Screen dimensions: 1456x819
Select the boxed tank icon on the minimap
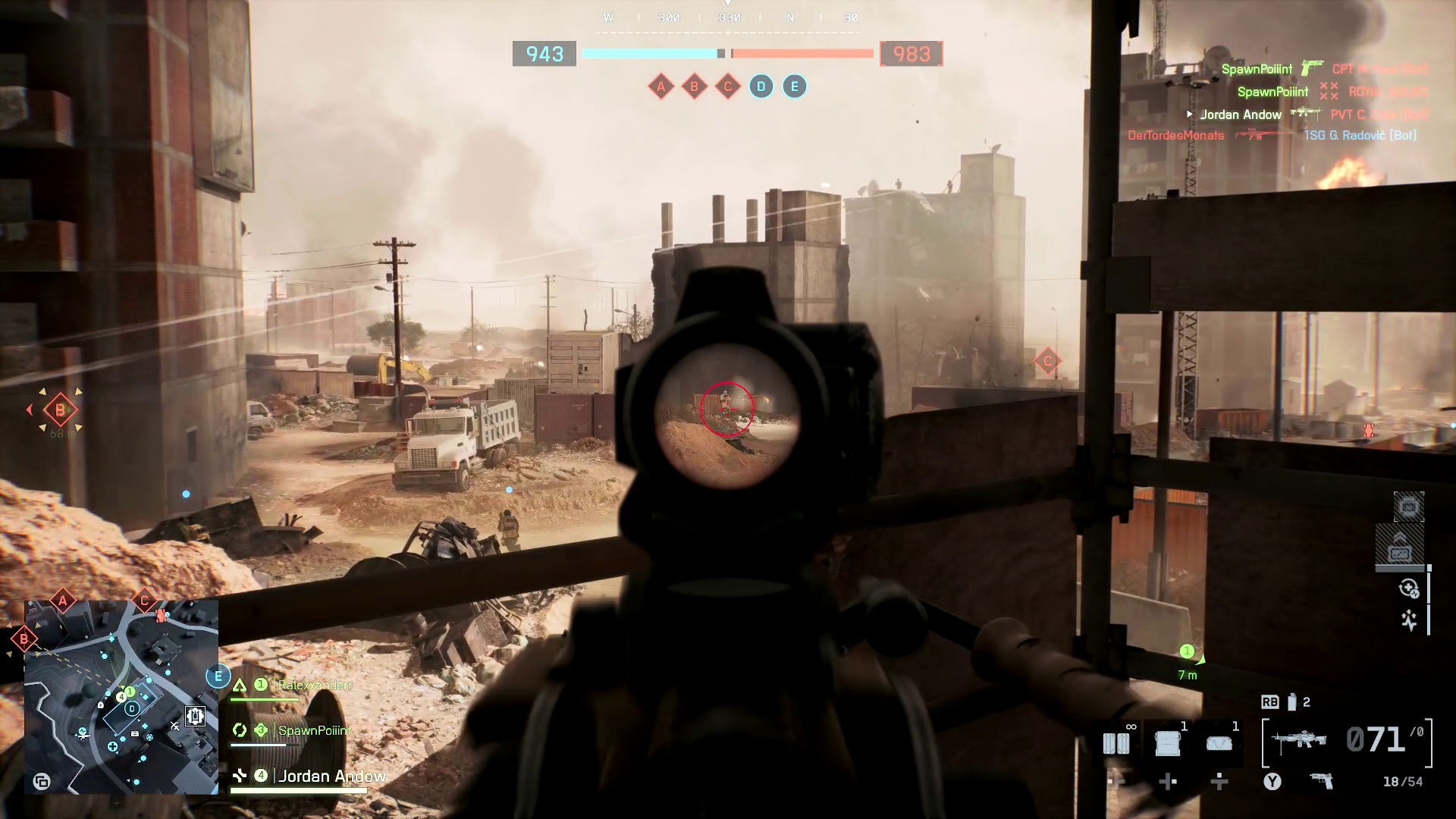pos(196,715)
